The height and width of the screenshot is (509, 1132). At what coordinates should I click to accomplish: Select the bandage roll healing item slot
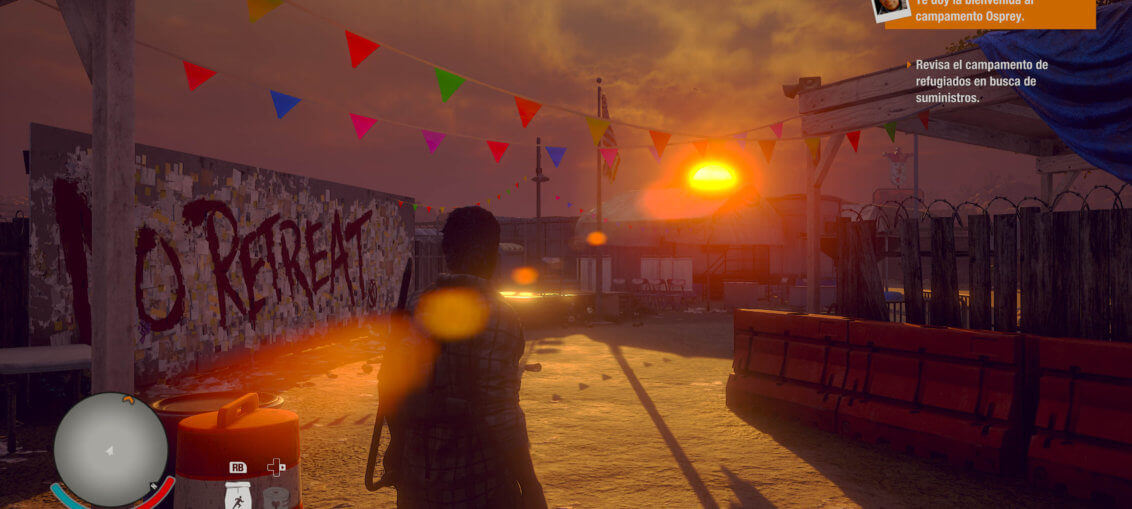coord(276,496)
